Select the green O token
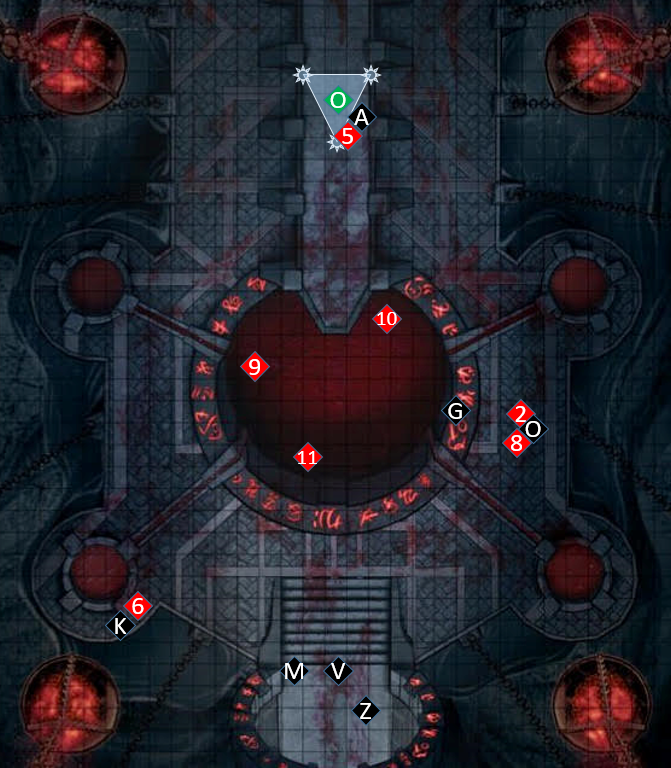The width and height of the screenshot is (671, 768). coord(338,100)
